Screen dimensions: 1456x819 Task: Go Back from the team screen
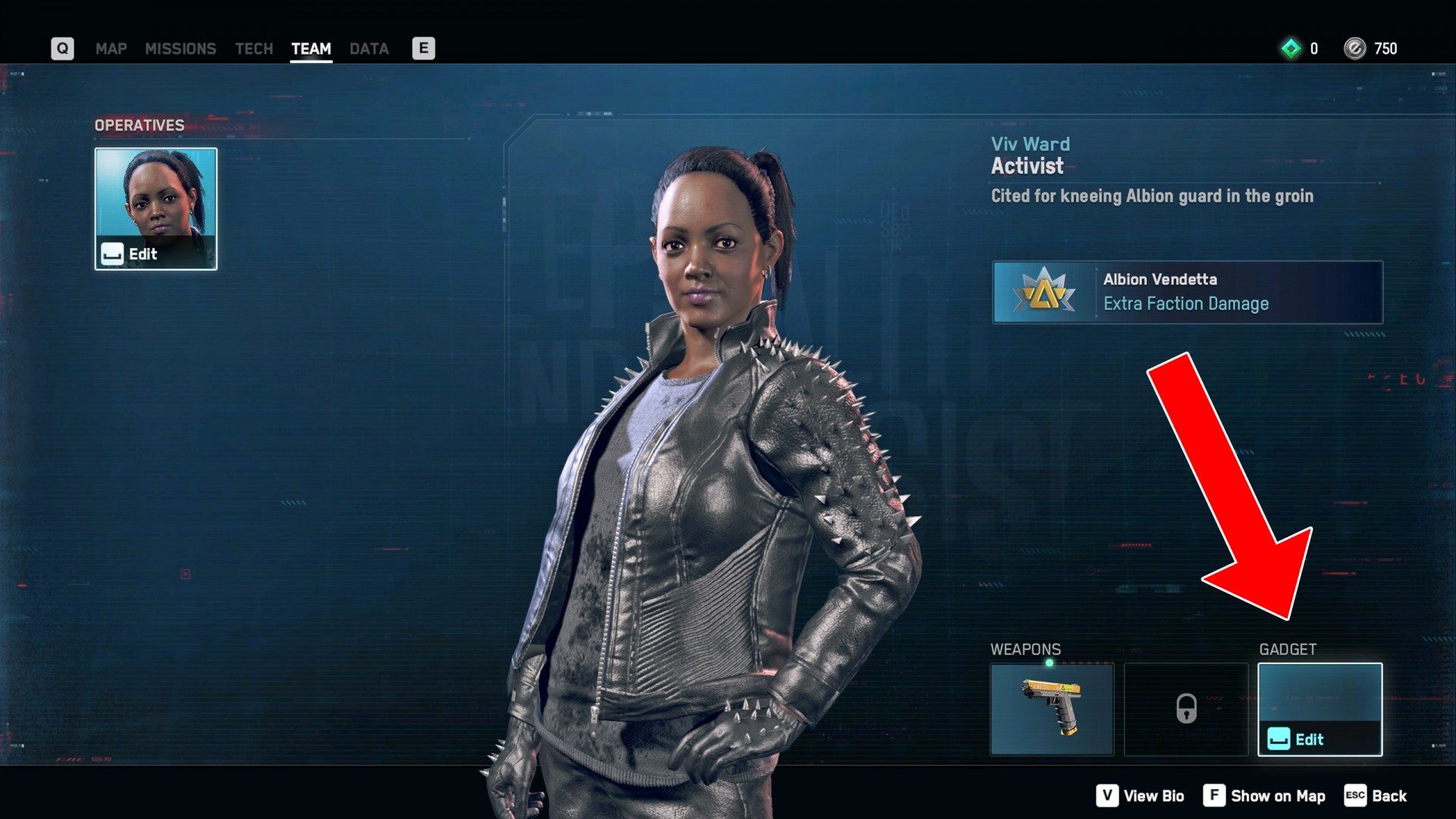pyautogui.click(x=1376, y=795)
